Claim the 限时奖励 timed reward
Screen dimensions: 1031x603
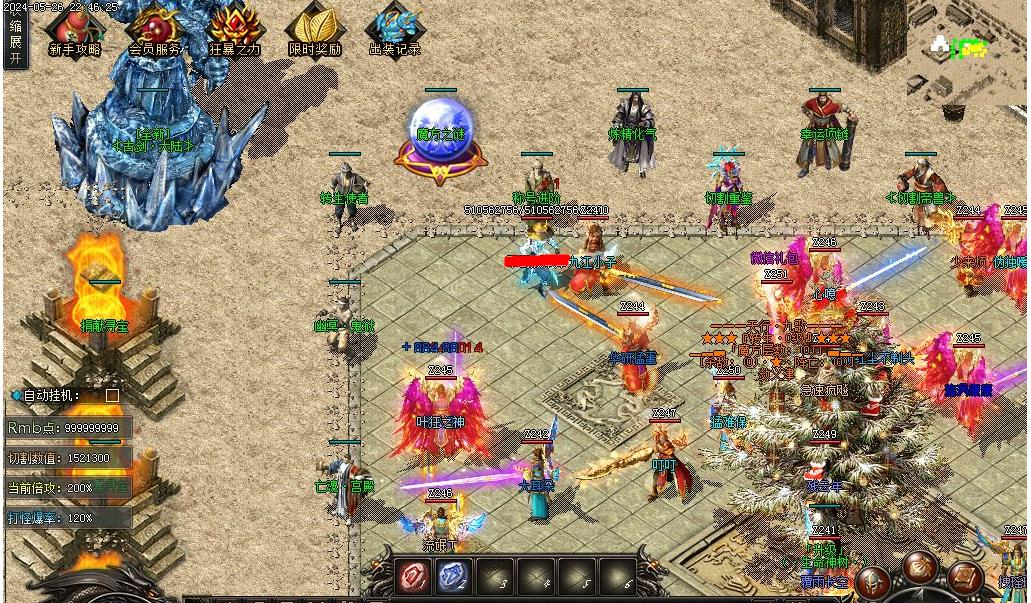314,30
